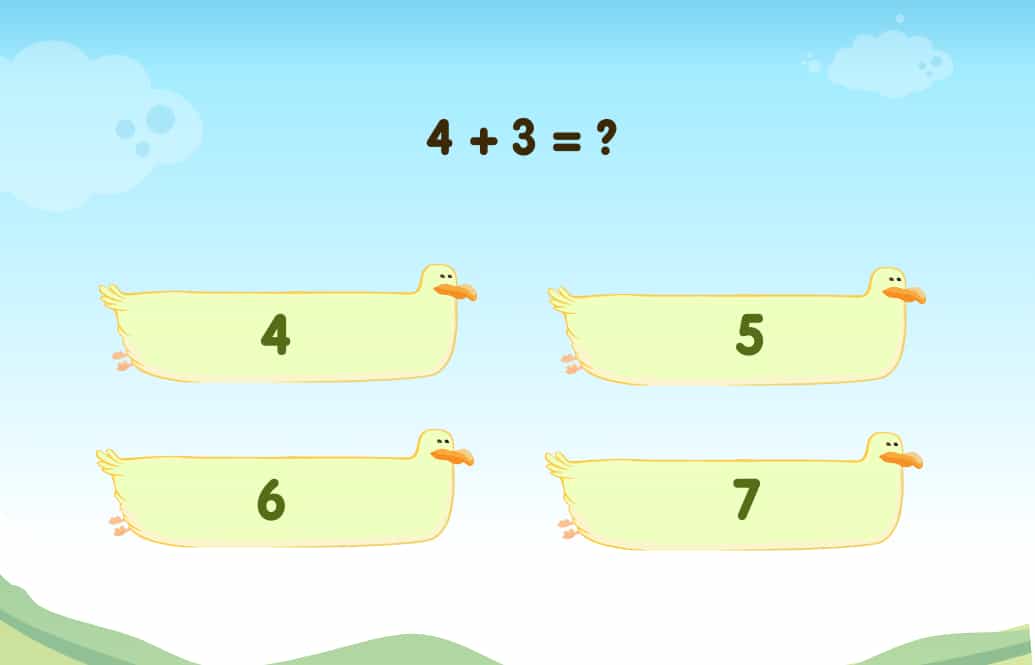Pick the duck answer labeled 6
The image size is (1035, 665).
272,499
